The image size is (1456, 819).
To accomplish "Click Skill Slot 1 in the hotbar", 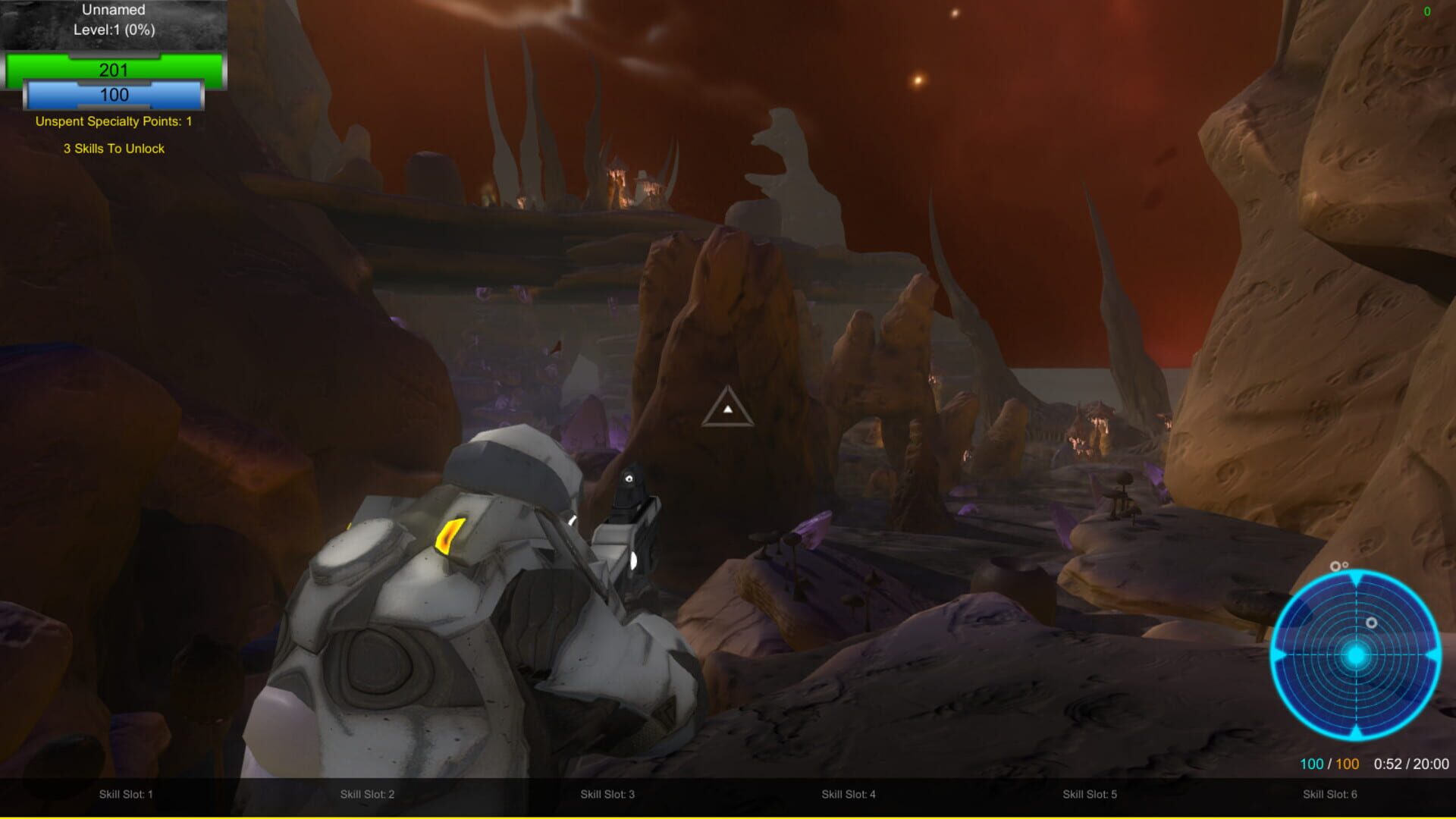I will click(126, 795).
